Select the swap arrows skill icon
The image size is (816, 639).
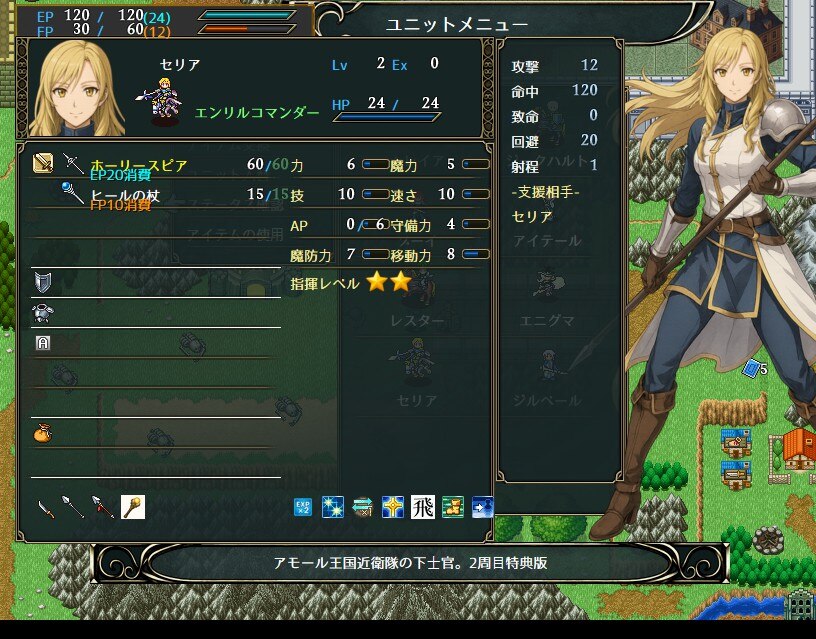pyautogui.click(x=363, y=507)
